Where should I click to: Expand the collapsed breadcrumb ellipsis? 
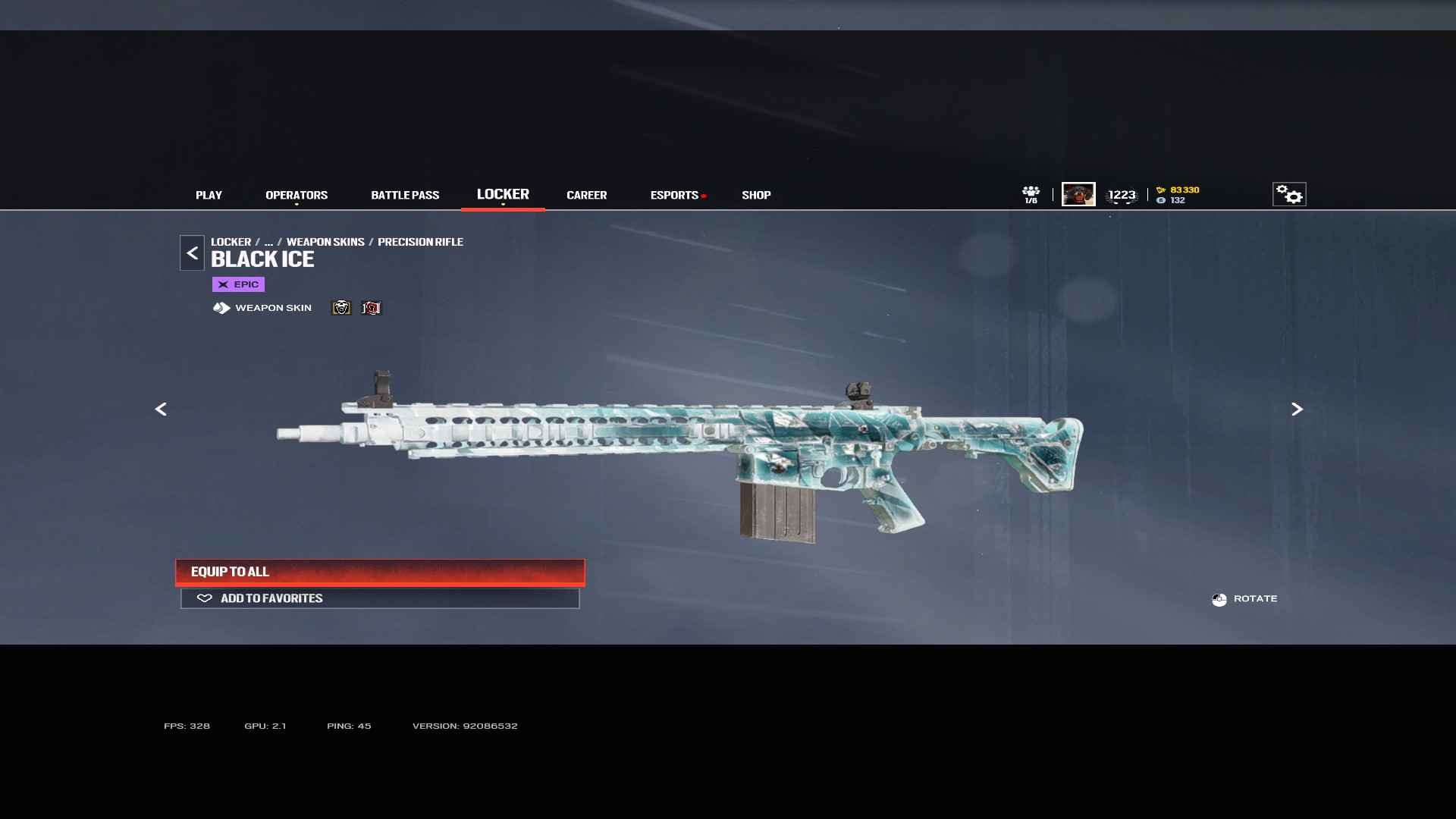click(x=268, y=242)
